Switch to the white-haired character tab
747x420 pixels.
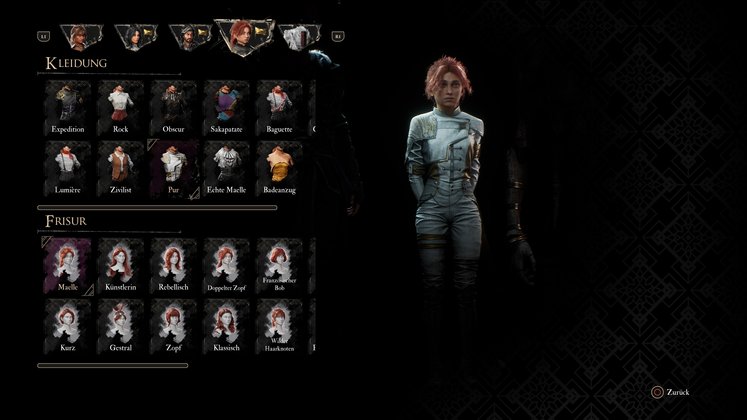296,37
